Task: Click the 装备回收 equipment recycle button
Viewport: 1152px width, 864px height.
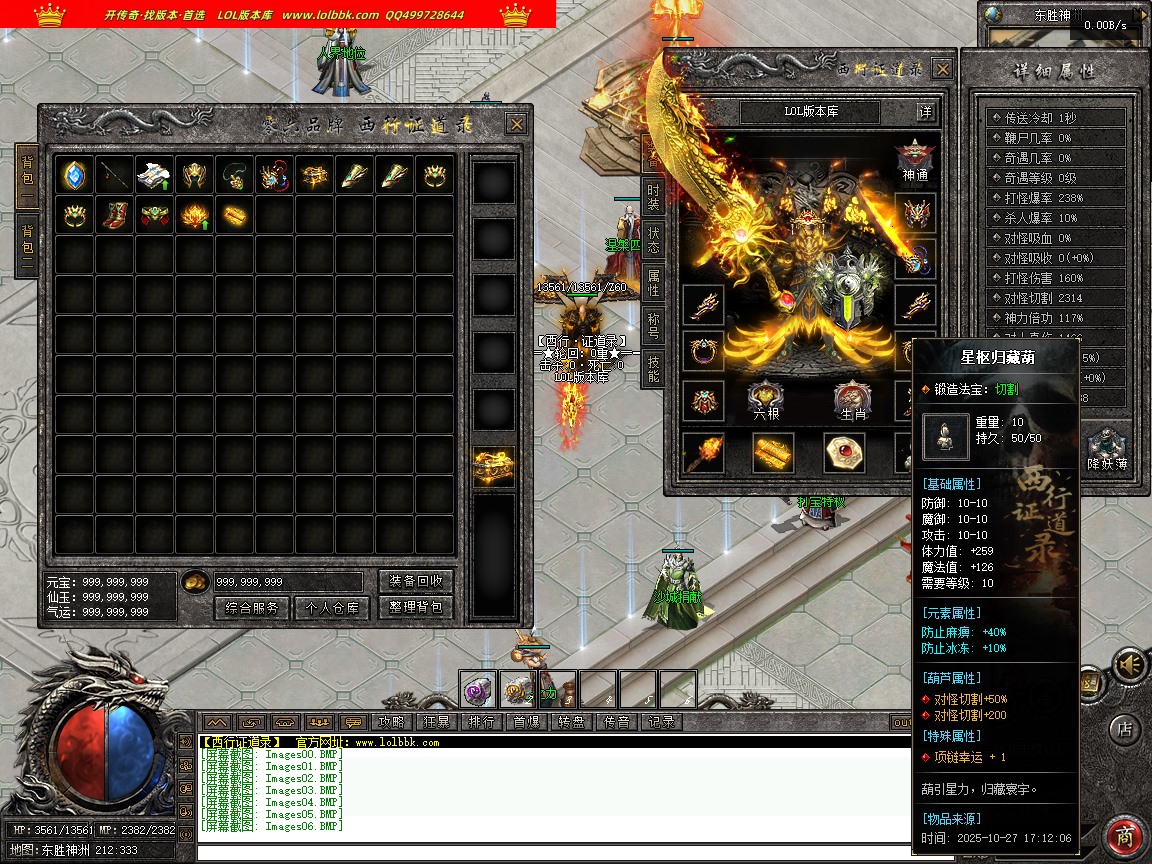Action: [416, 581]
